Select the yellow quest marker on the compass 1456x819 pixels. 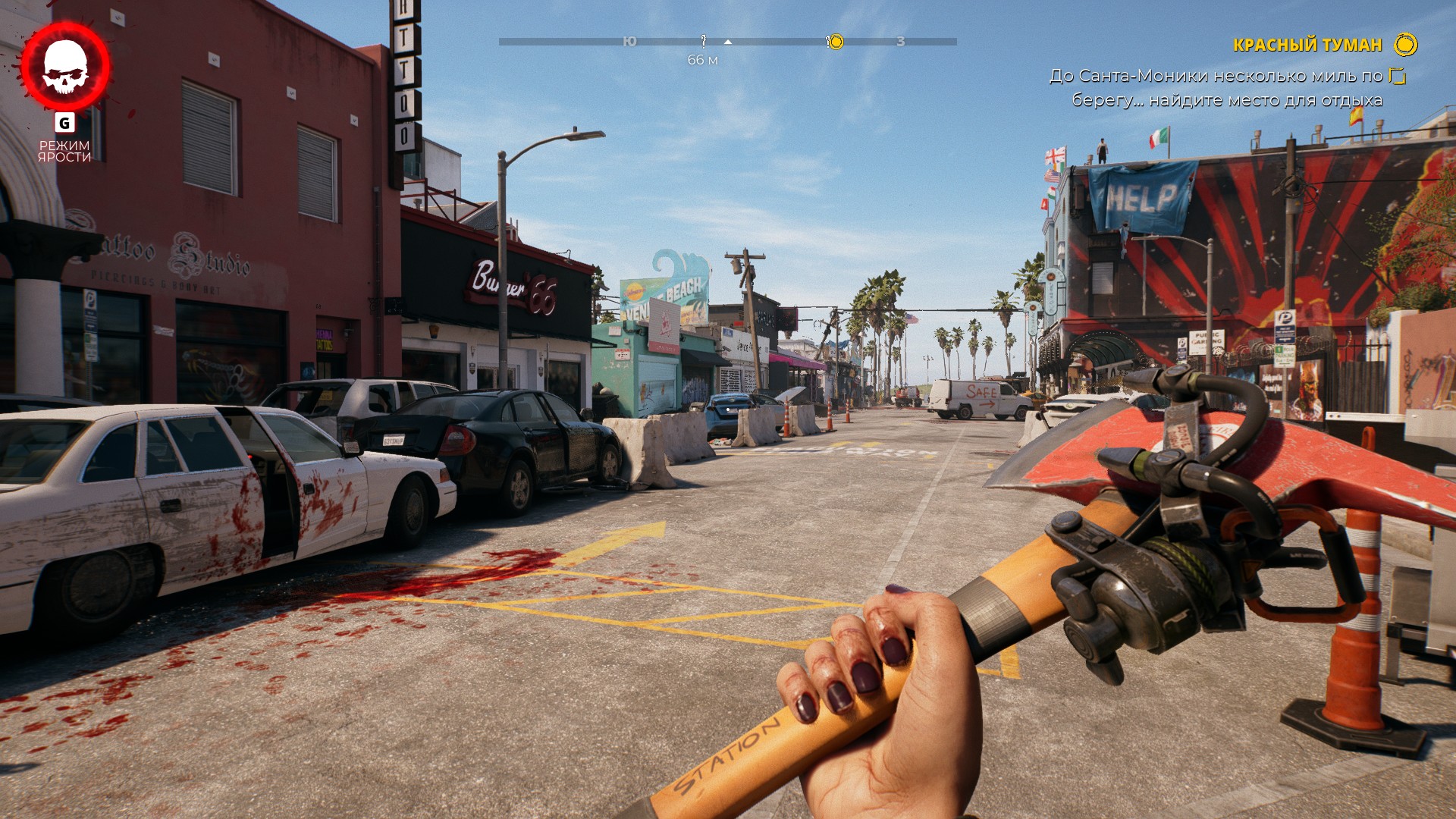tap(834, 42)
